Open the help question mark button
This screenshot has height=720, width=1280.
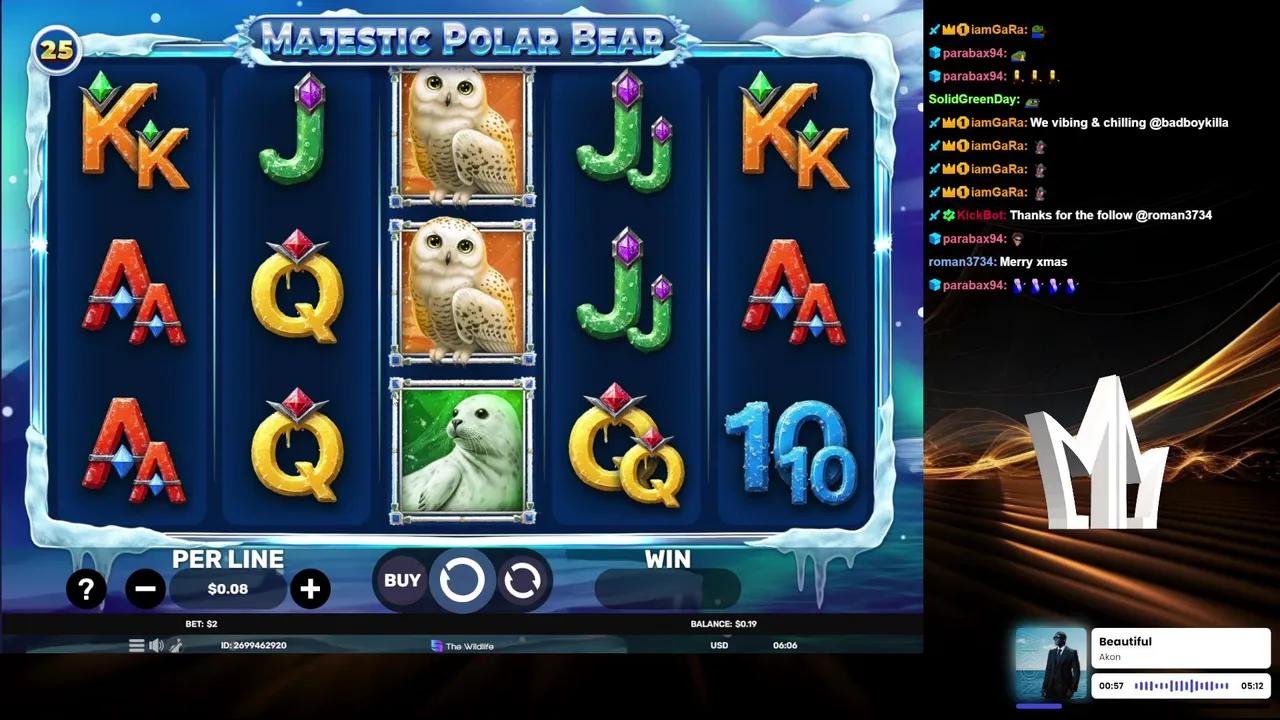(86, 590)
